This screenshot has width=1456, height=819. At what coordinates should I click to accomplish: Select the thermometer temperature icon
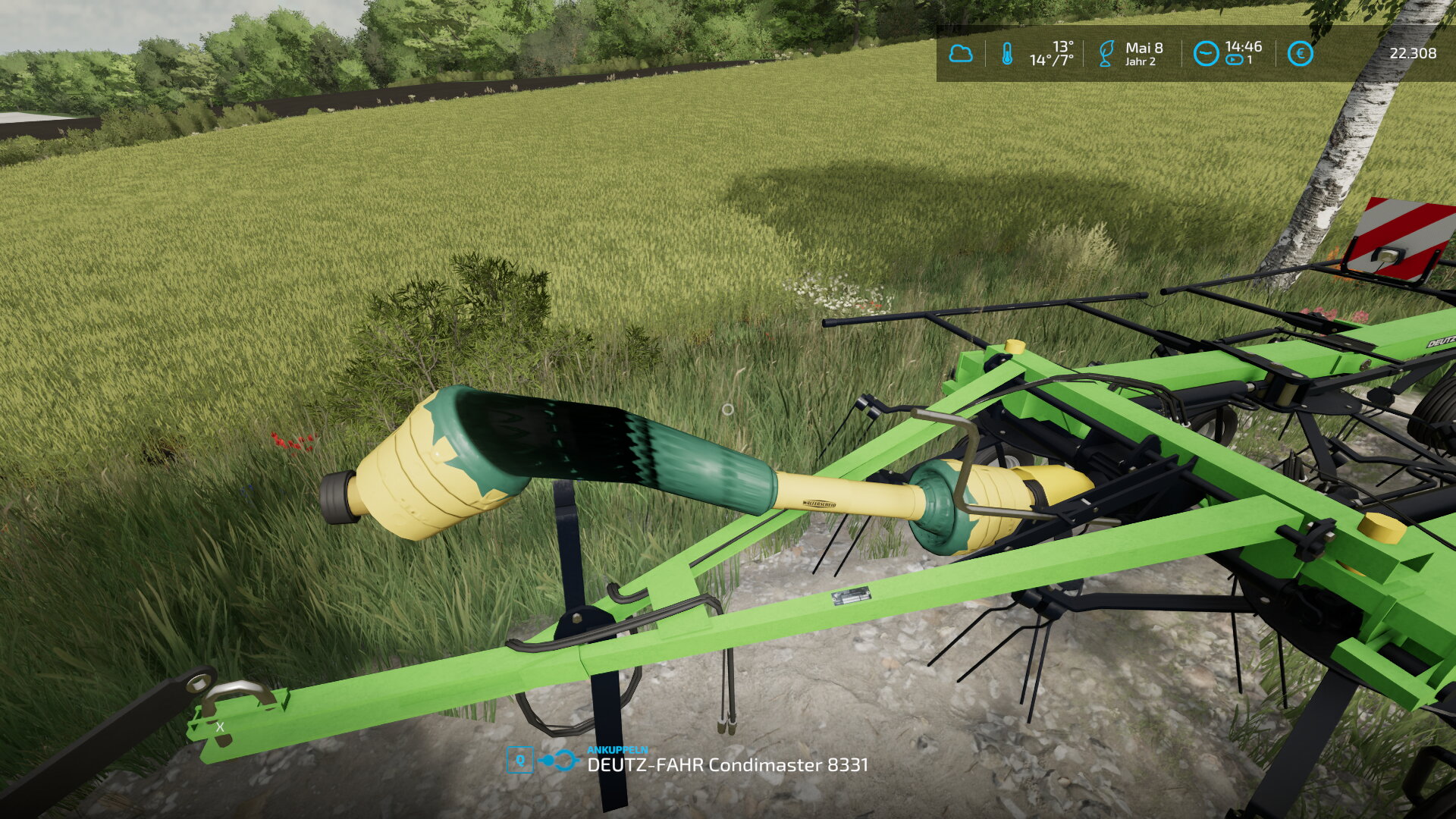coord(1007,54)
